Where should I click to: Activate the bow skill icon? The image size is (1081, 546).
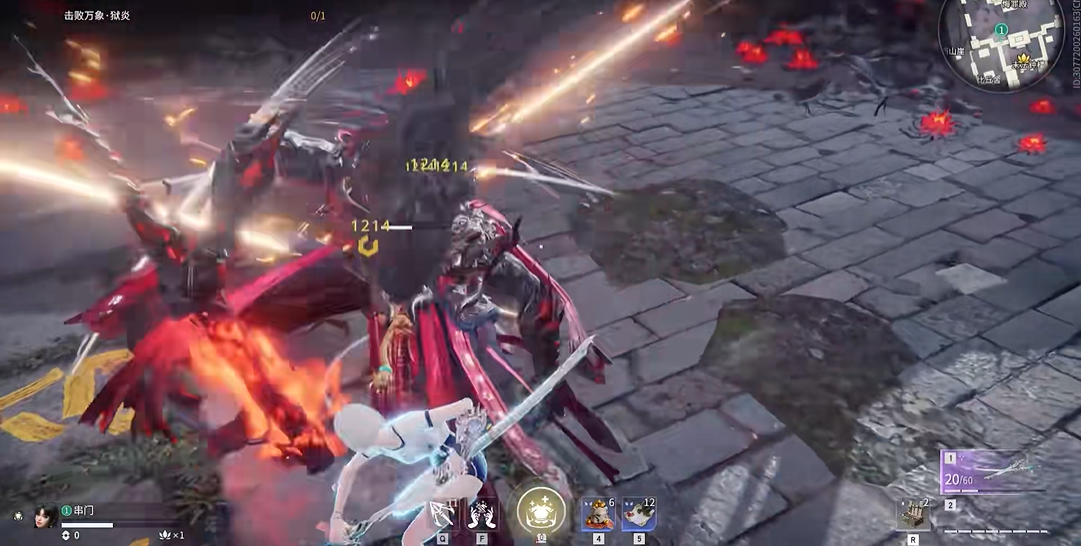tap(440, 514)
